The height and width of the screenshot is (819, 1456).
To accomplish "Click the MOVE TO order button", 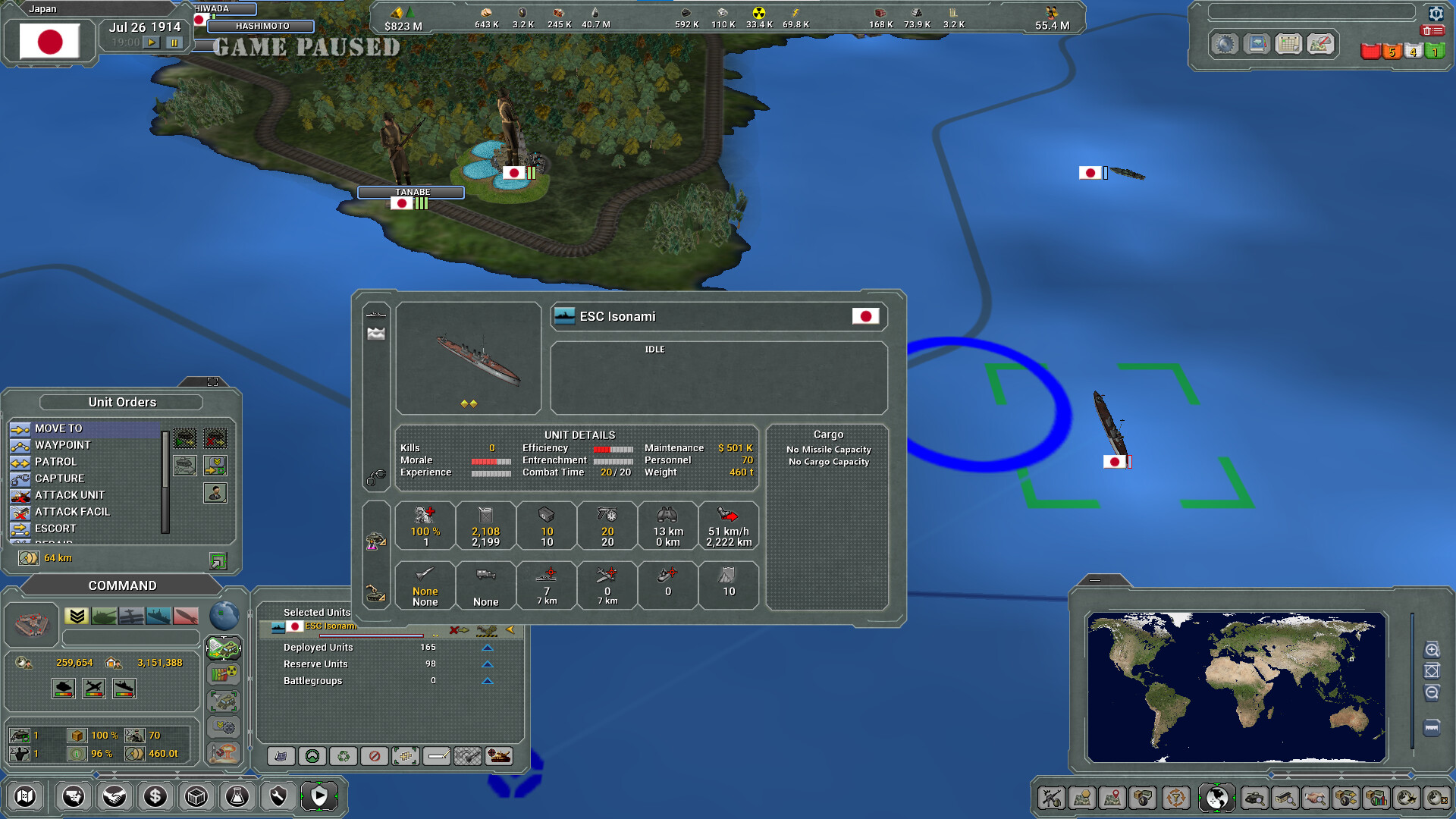I will (57, 428).
